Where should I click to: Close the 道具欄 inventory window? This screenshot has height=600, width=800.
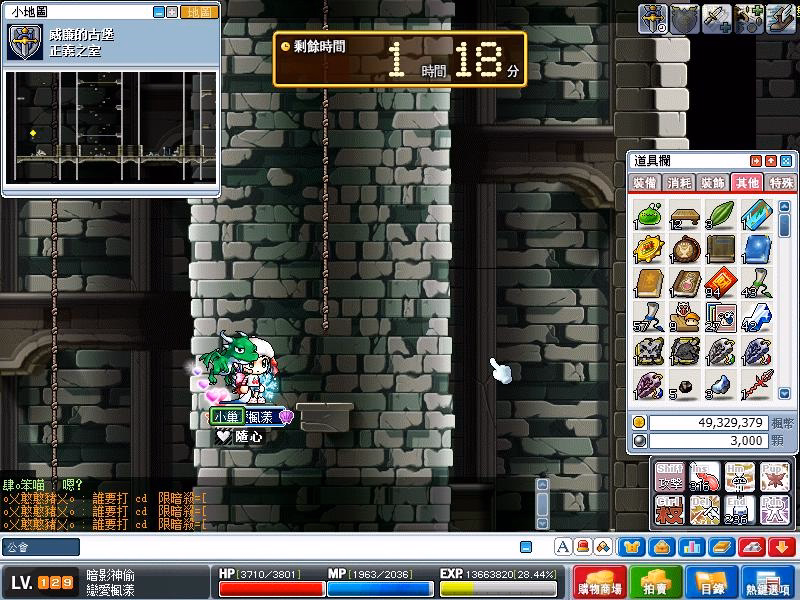(x=786, y=161)
